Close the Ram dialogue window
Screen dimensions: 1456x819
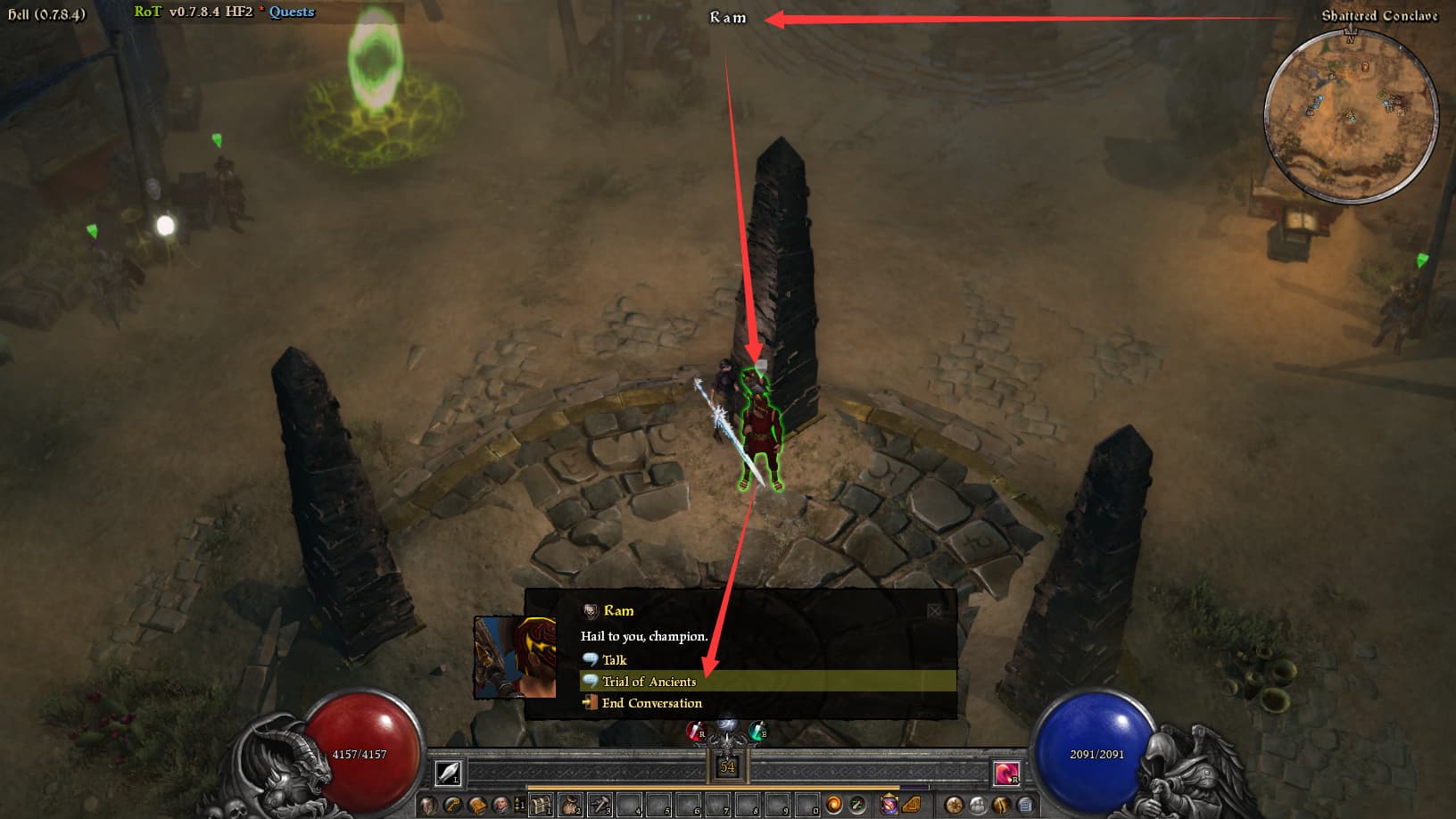coord(934,611)
